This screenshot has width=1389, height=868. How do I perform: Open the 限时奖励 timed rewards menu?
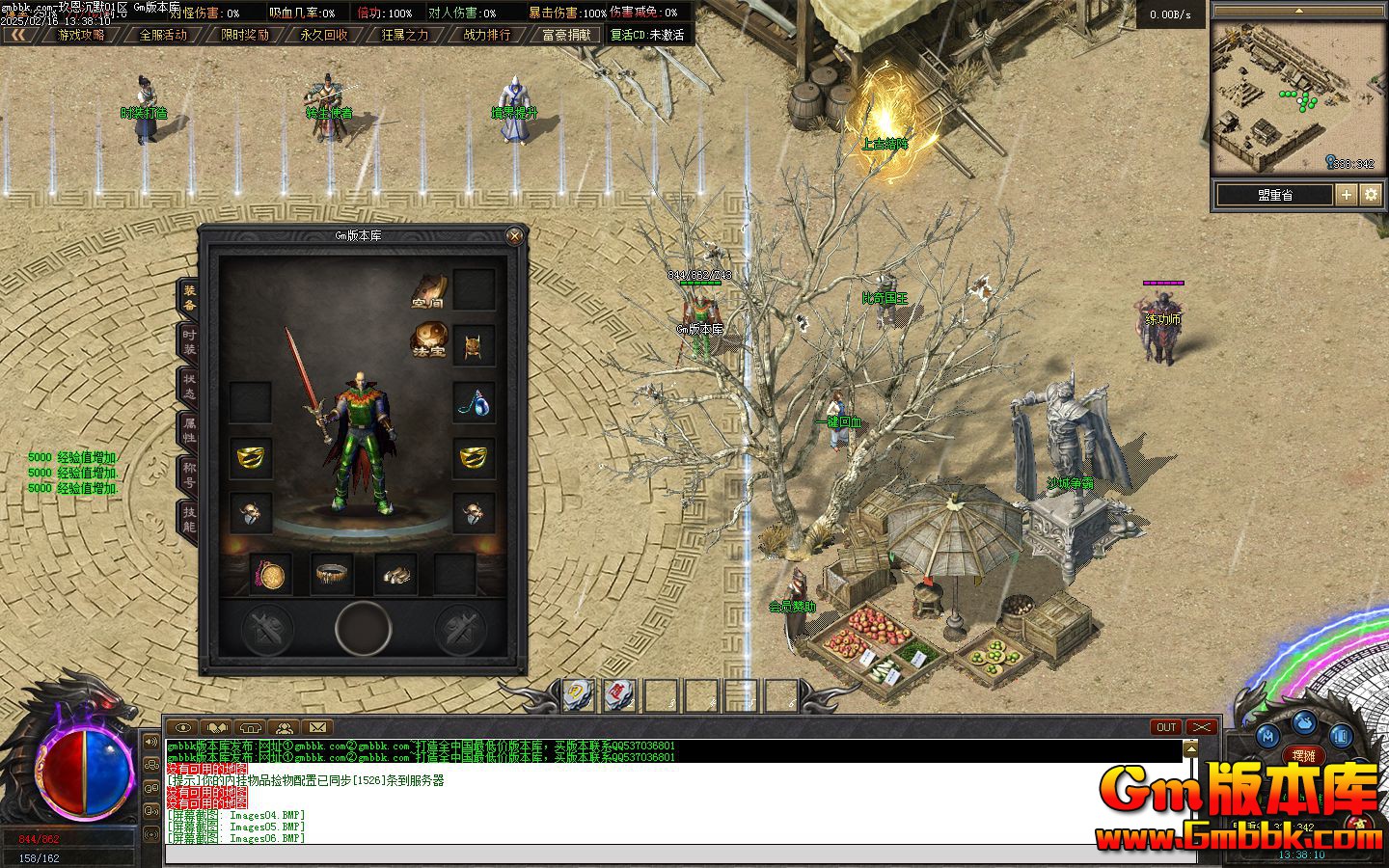tap(244, 35)
